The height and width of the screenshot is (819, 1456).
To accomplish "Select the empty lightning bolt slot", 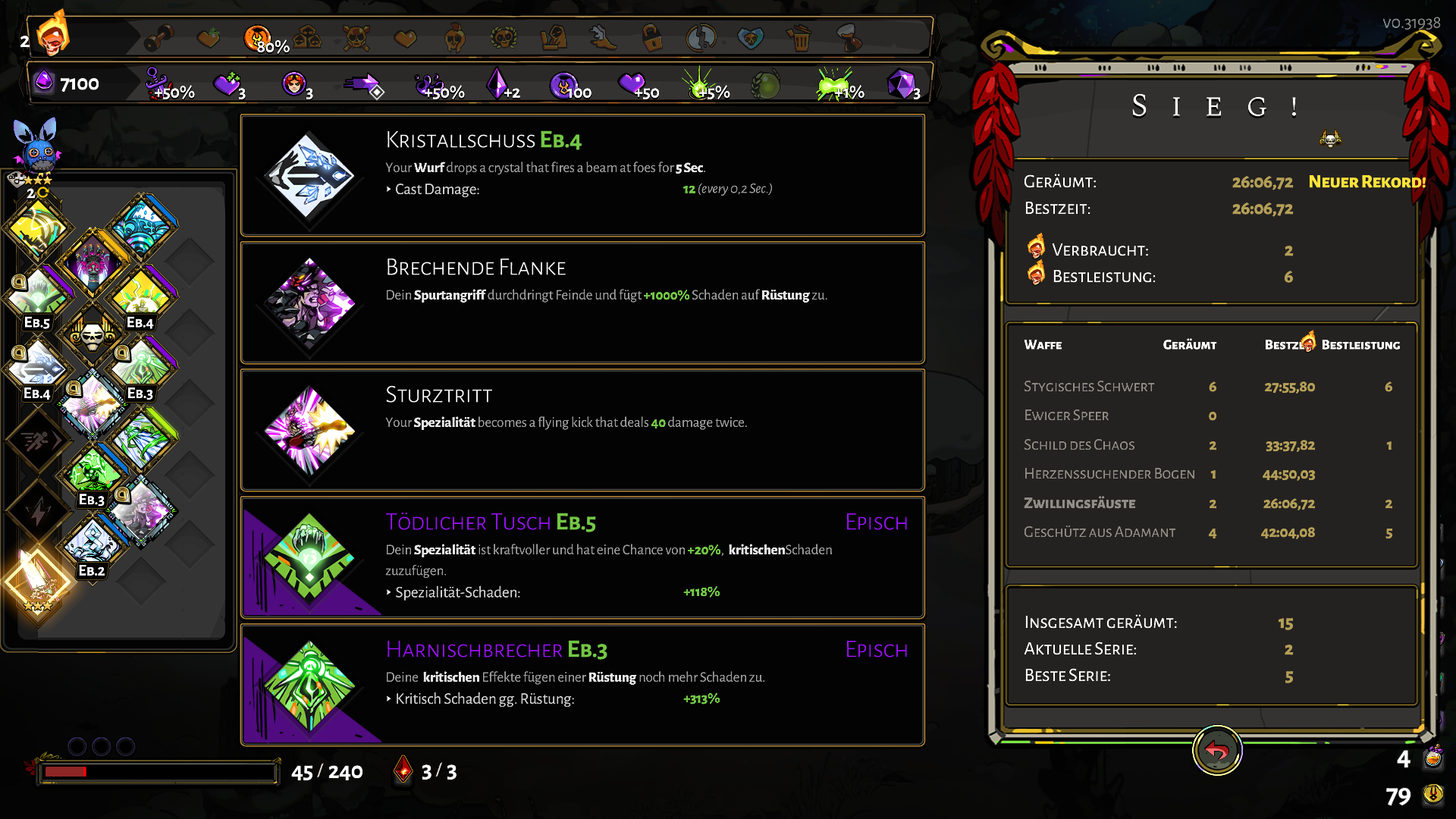I will (36, 512).
